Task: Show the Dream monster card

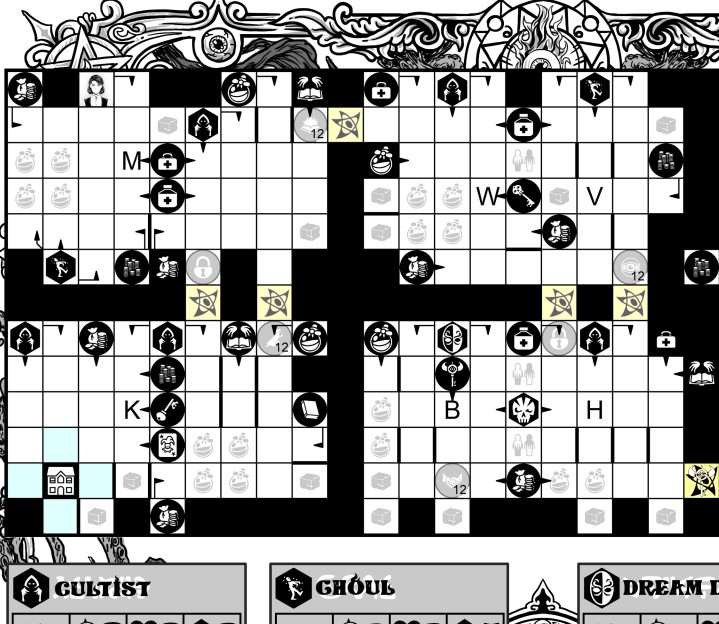Action: tap(650, 588)
